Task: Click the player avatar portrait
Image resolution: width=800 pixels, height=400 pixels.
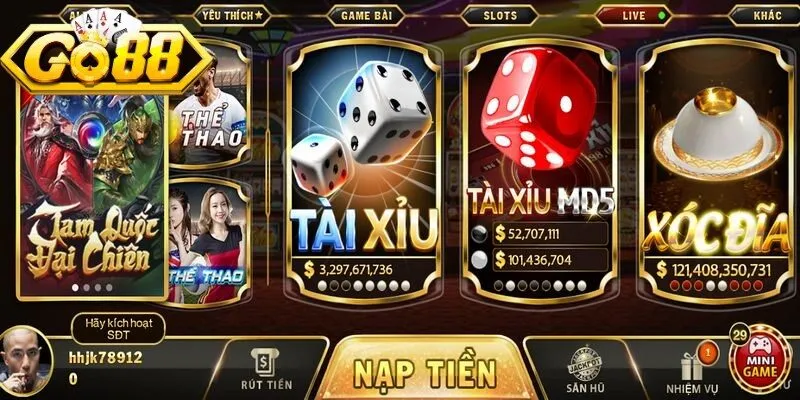Action: (28, 360)
